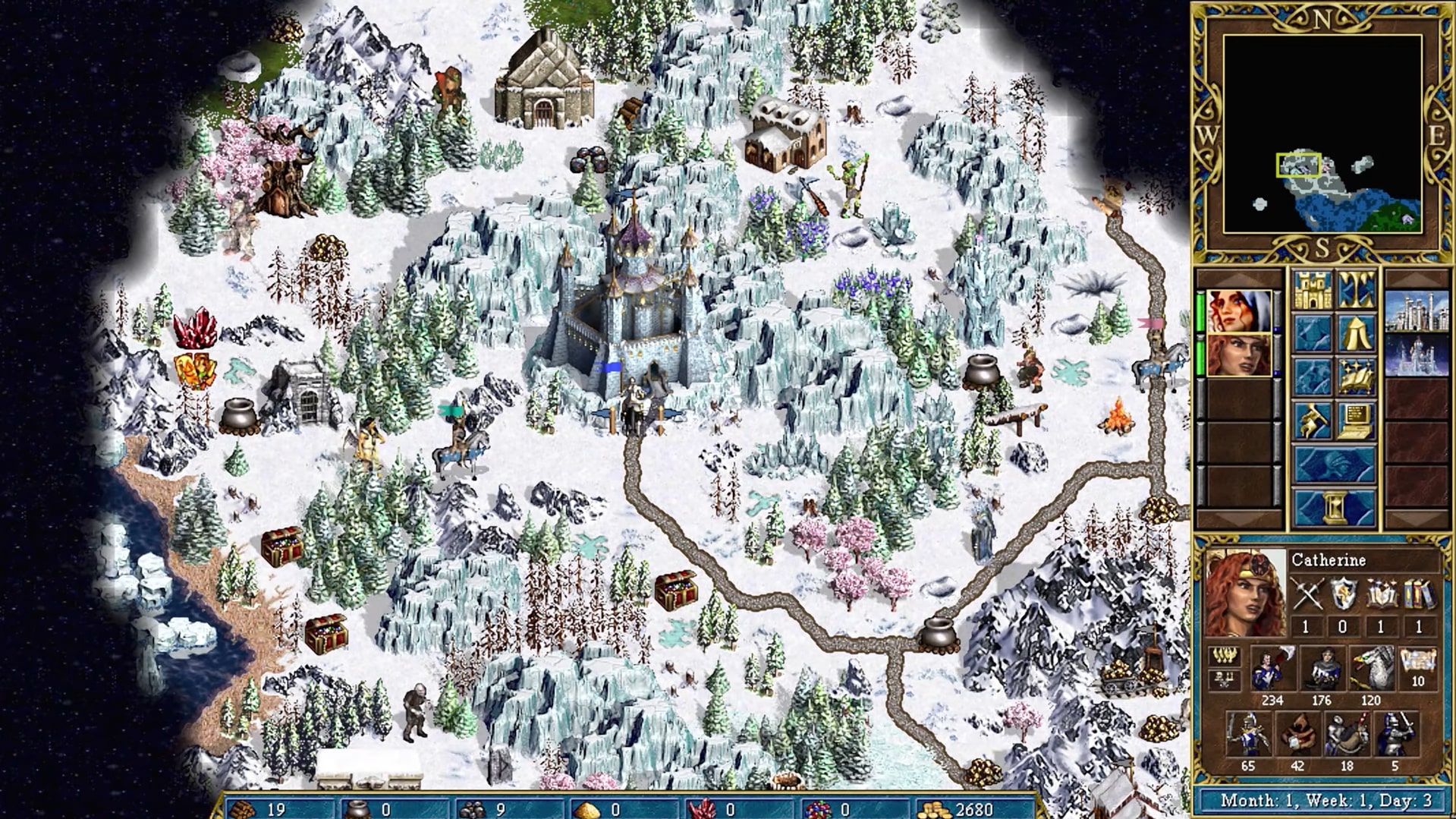This screenshot has width=1456, height=819.
Task: Open System Options with the computer button
Action: (x=1357, y=420)
